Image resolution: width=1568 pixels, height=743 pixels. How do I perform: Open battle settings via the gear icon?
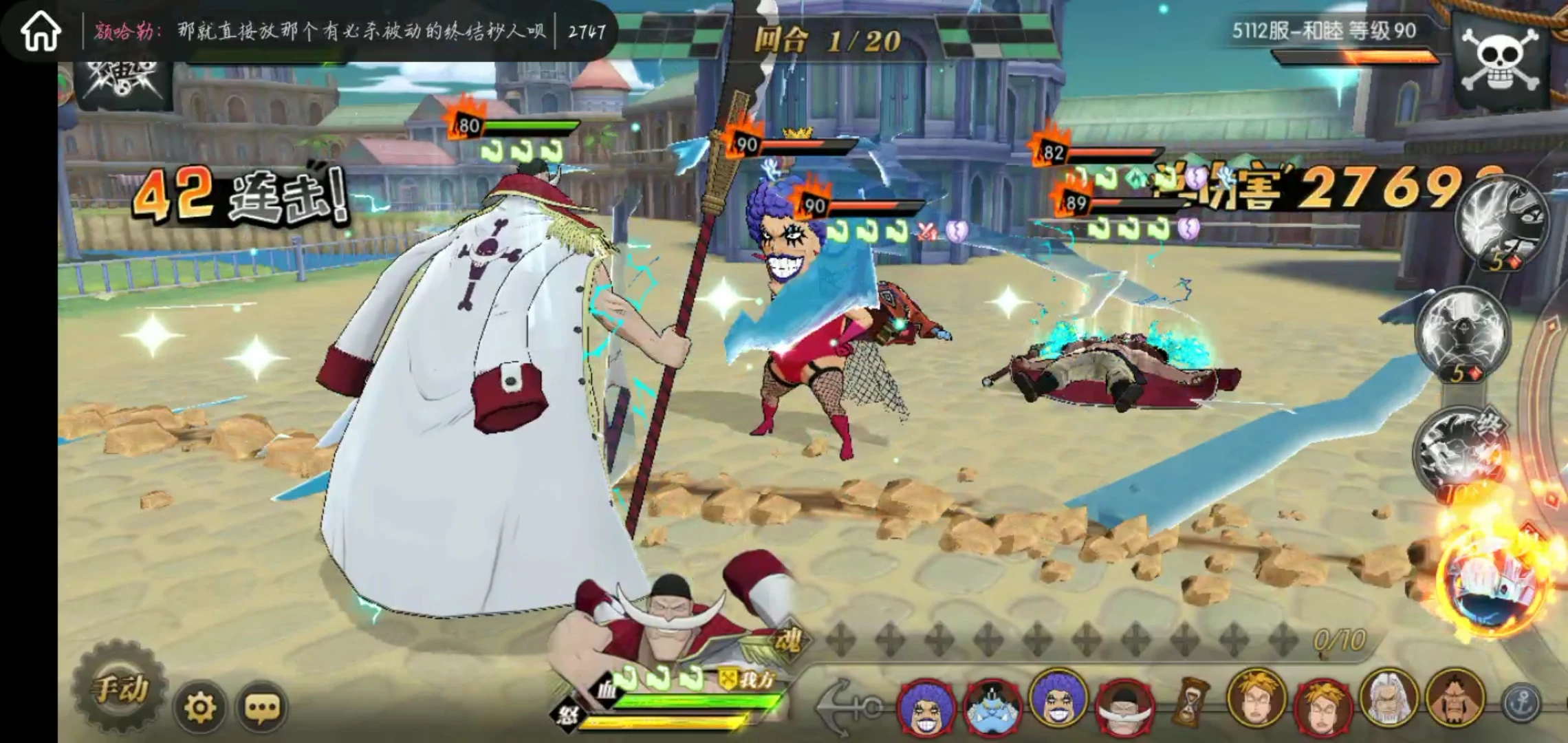[x=200, y=707]
